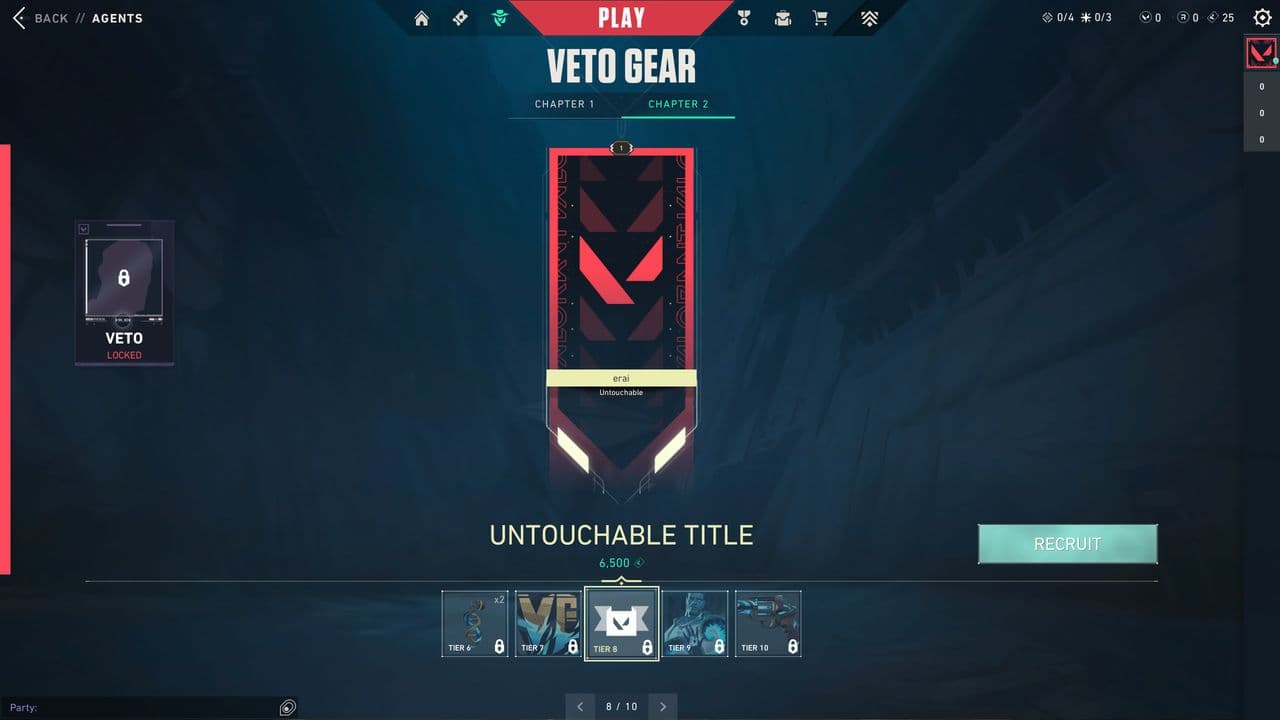
Task: Switch to the Chapter 1 tab
Action: click(x=565, y=104)
